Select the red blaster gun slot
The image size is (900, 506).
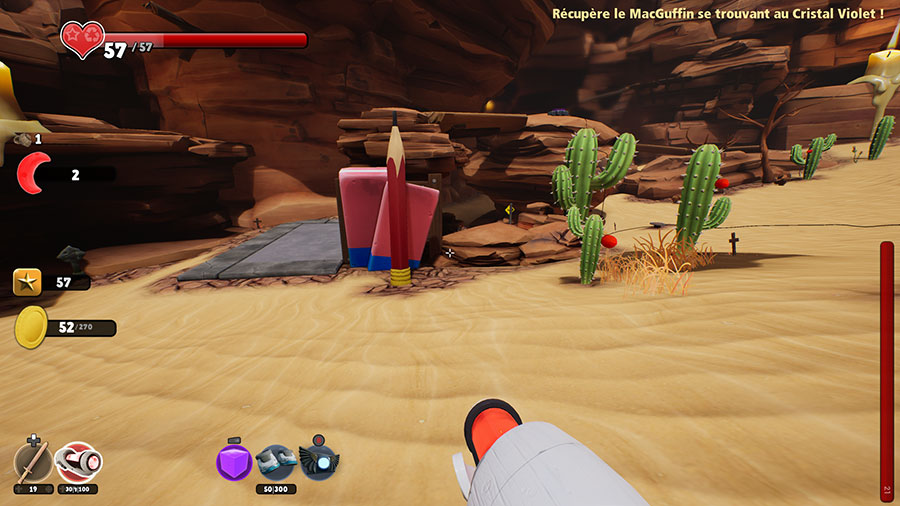[78, 462]
